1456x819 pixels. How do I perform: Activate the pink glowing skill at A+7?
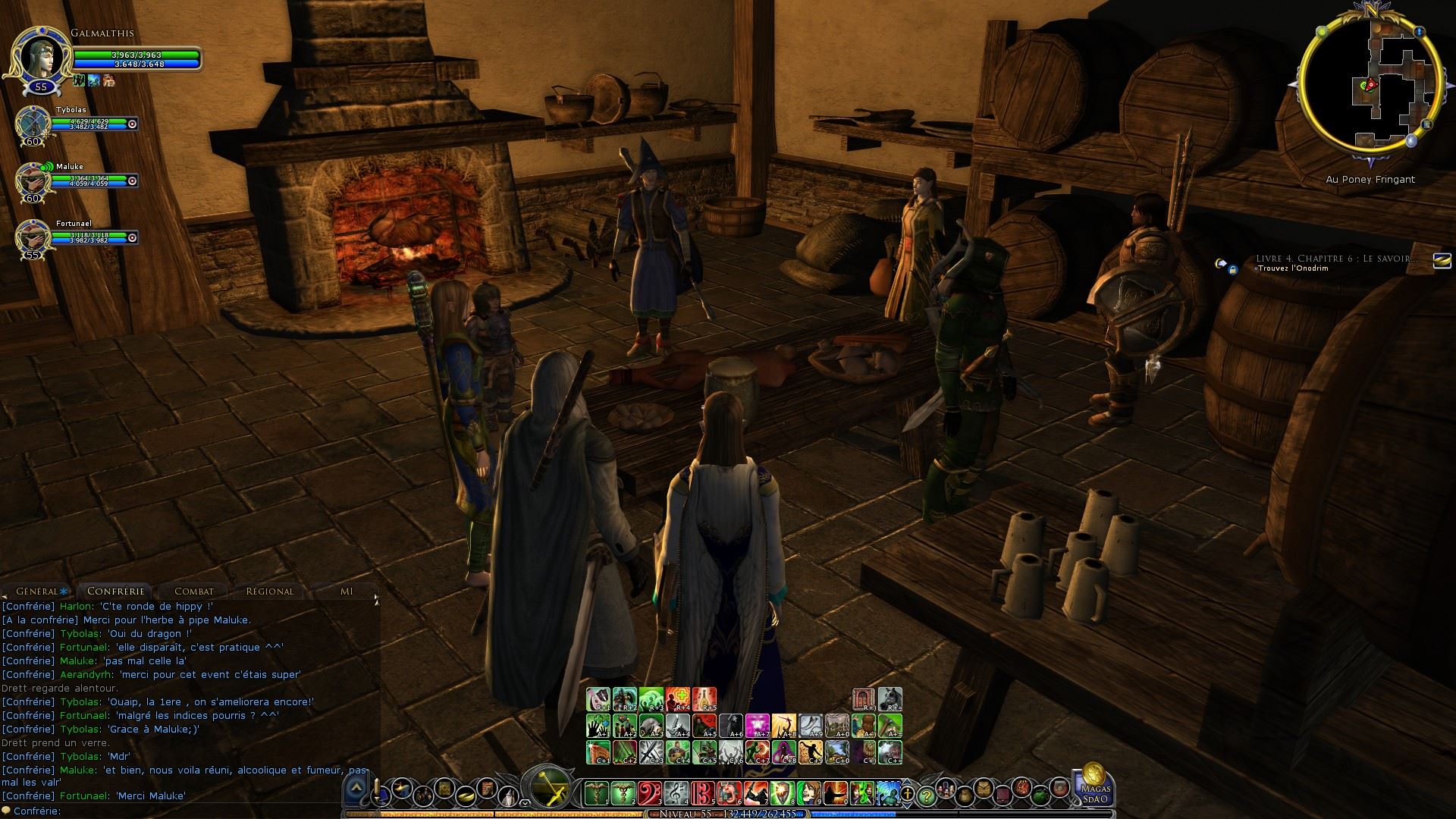[x=757, y=726]
